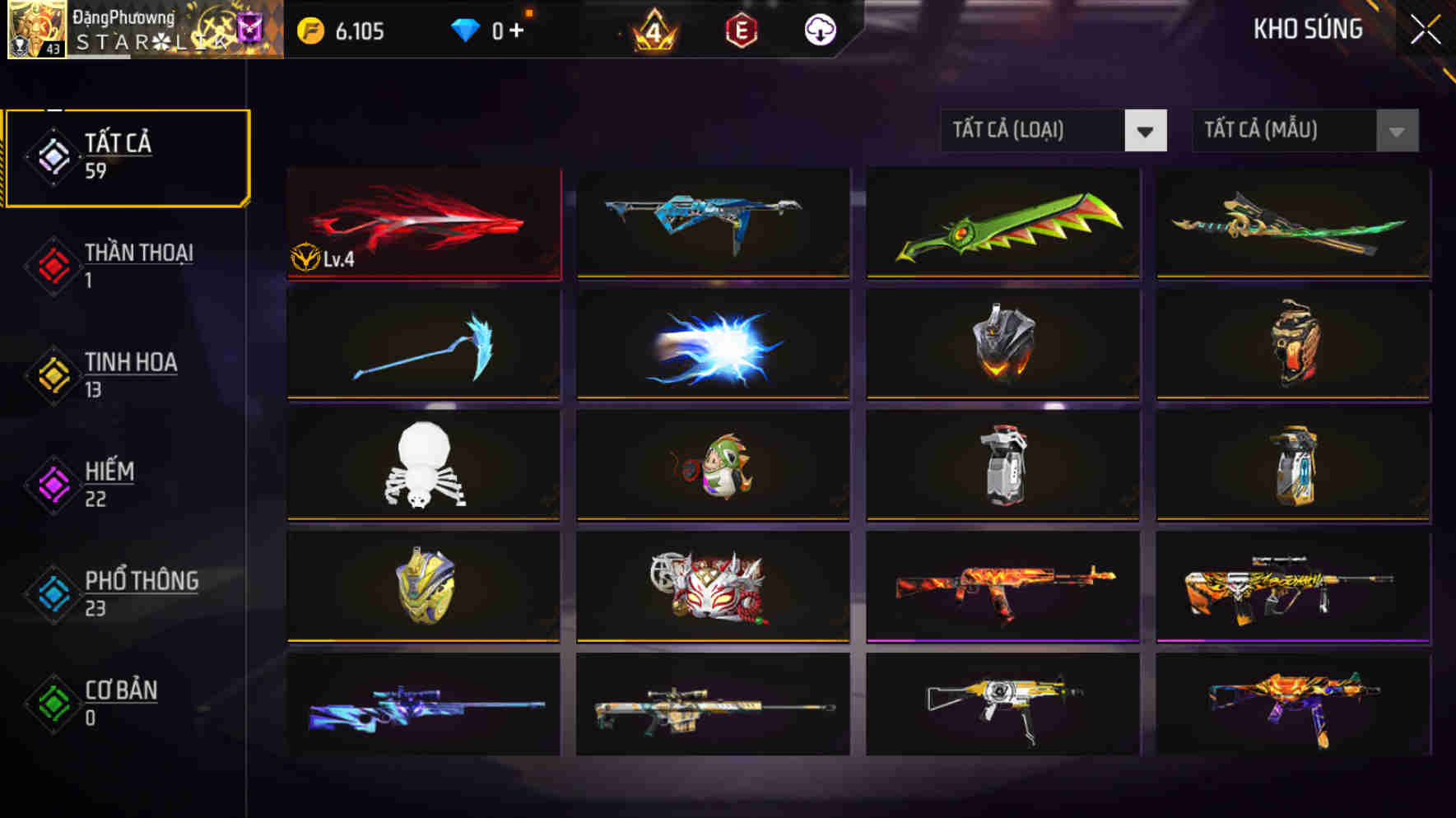1456x818 pixels.
Task: Open the cloud download icon
Action: pyautogui.click(x=819, y=30)
